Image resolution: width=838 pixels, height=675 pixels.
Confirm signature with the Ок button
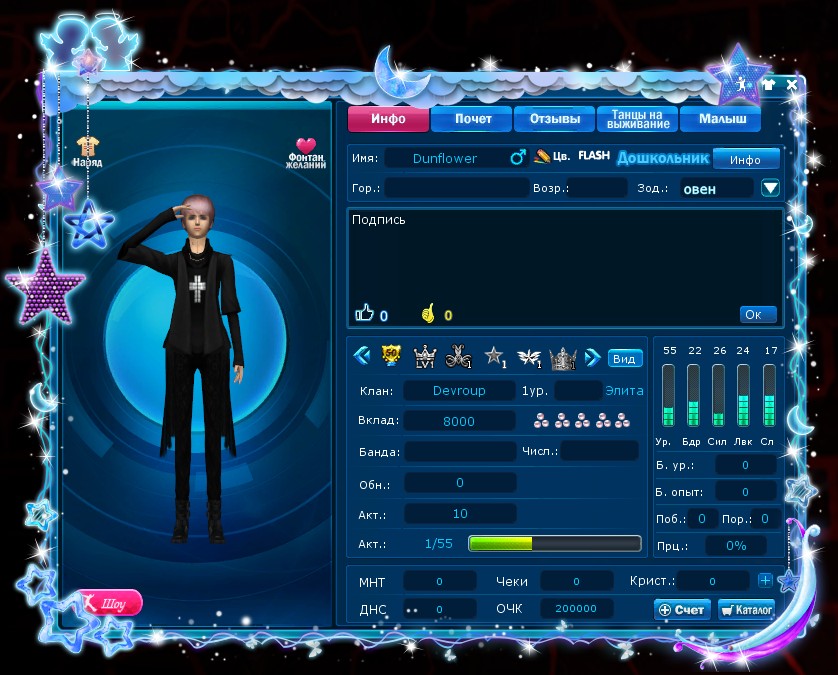pyautogui.click(x=757, y=314)
